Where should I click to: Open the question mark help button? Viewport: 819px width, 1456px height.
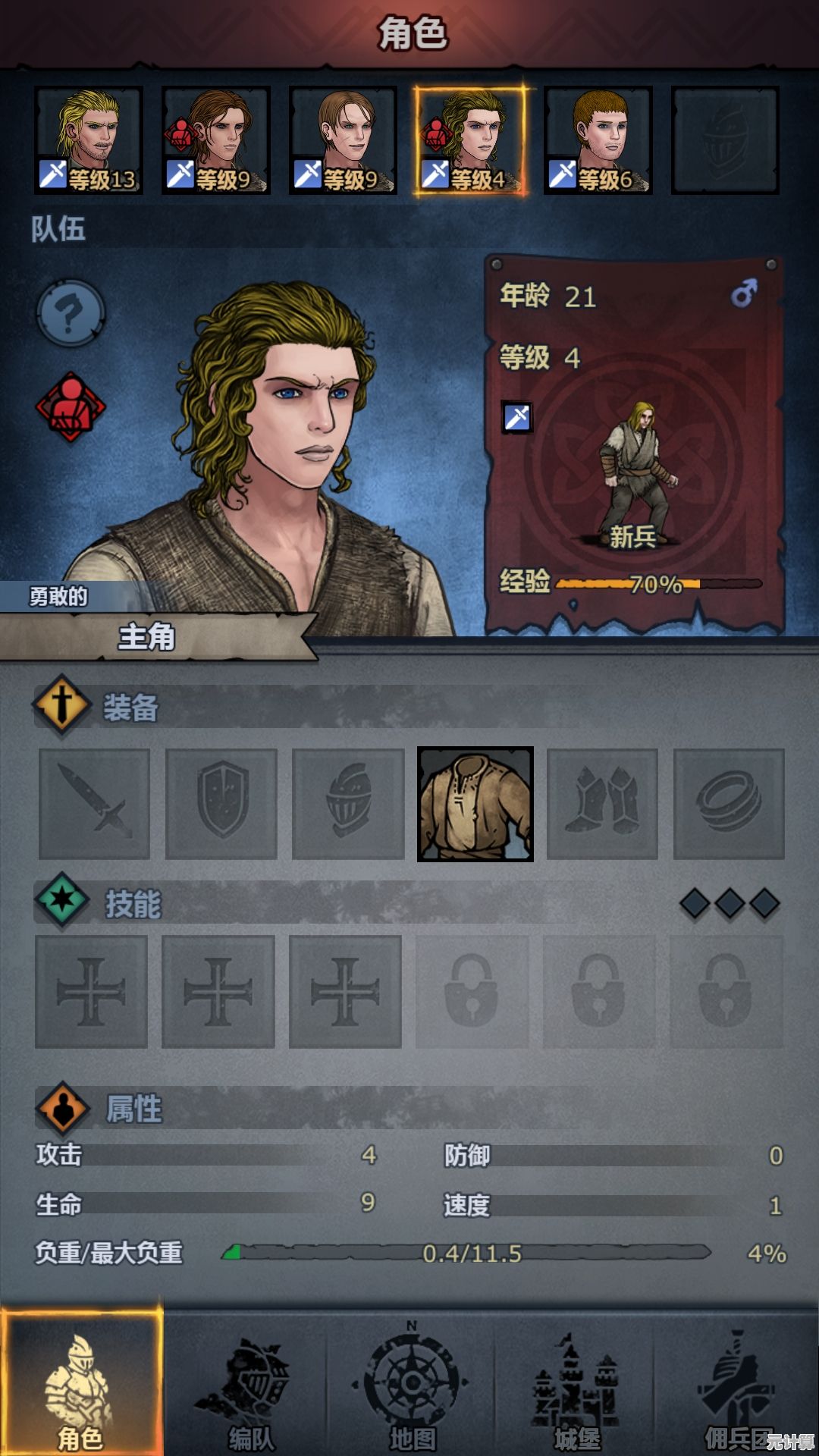coord(71,312)
